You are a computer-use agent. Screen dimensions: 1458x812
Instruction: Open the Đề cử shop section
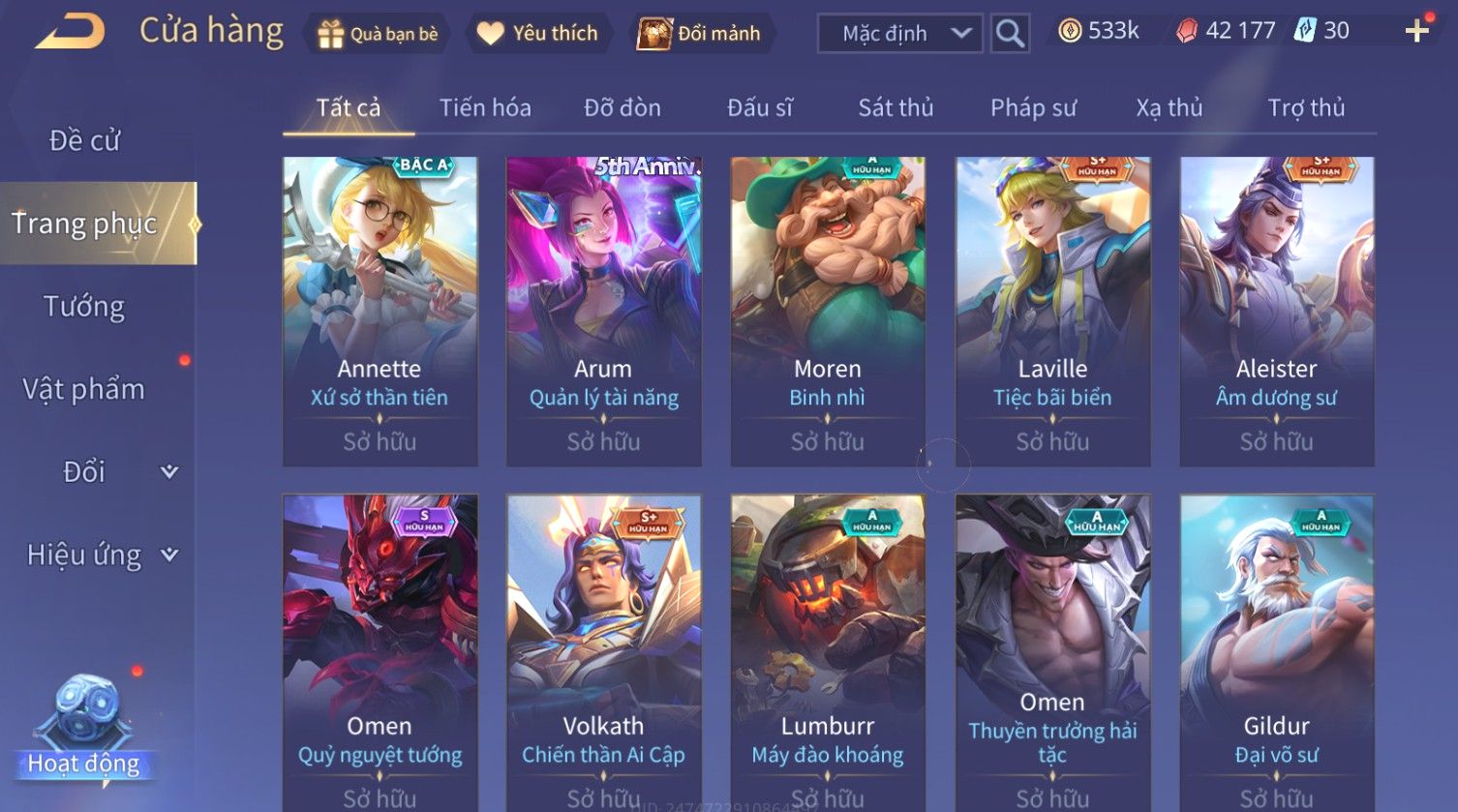pyautogui.click(x=84, y=140)
